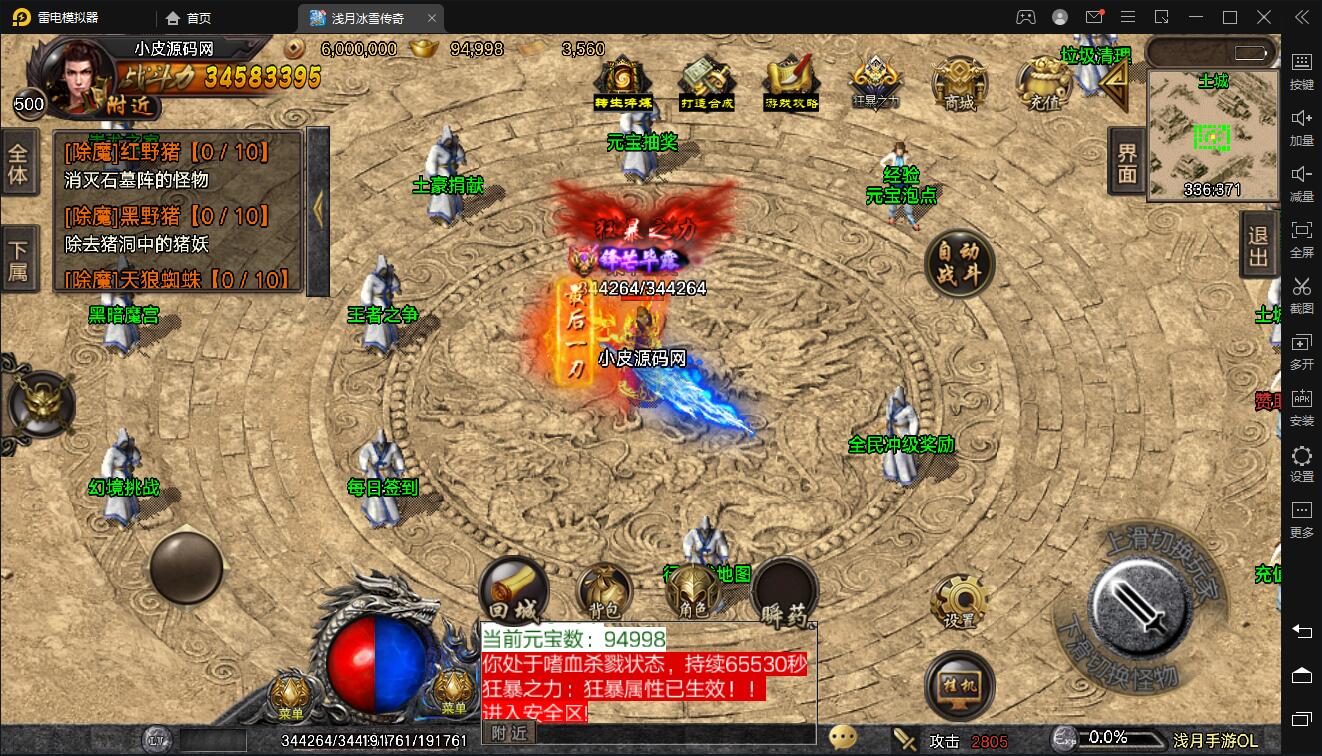
Task: Show the 游戏攻略 game guide
Action: point(791,82)
